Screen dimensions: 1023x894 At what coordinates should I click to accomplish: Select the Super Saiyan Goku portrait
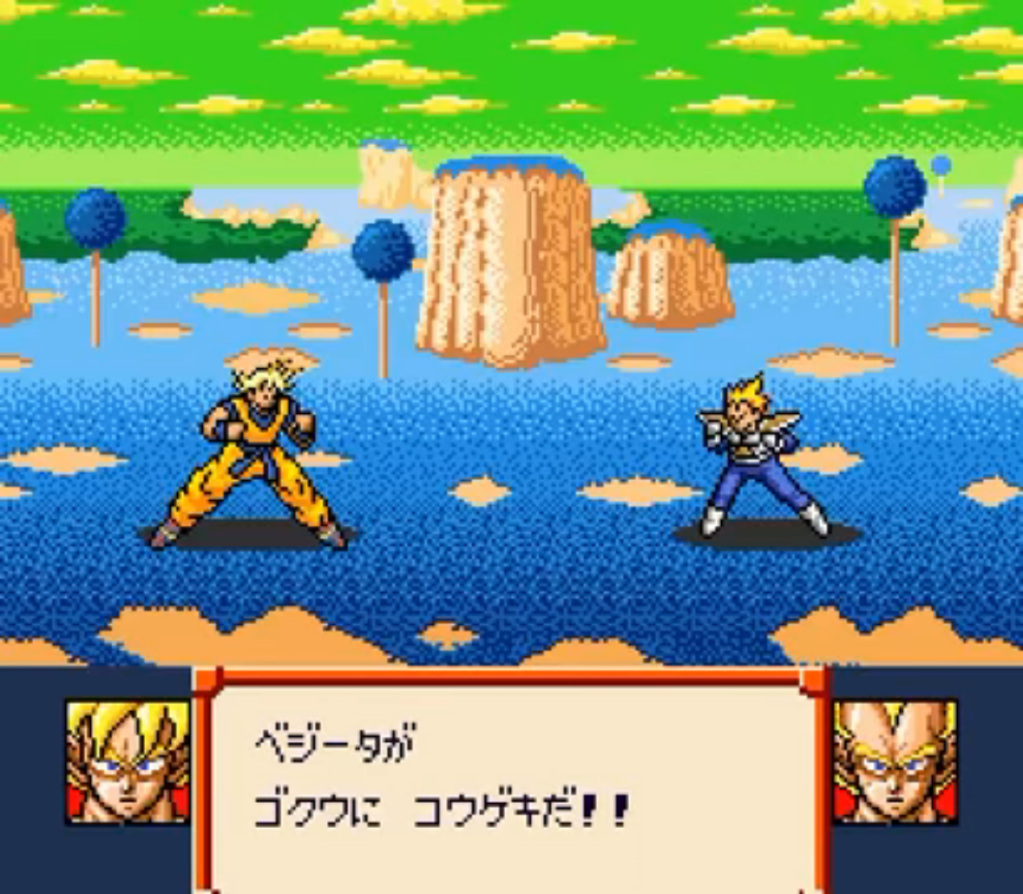128,761
